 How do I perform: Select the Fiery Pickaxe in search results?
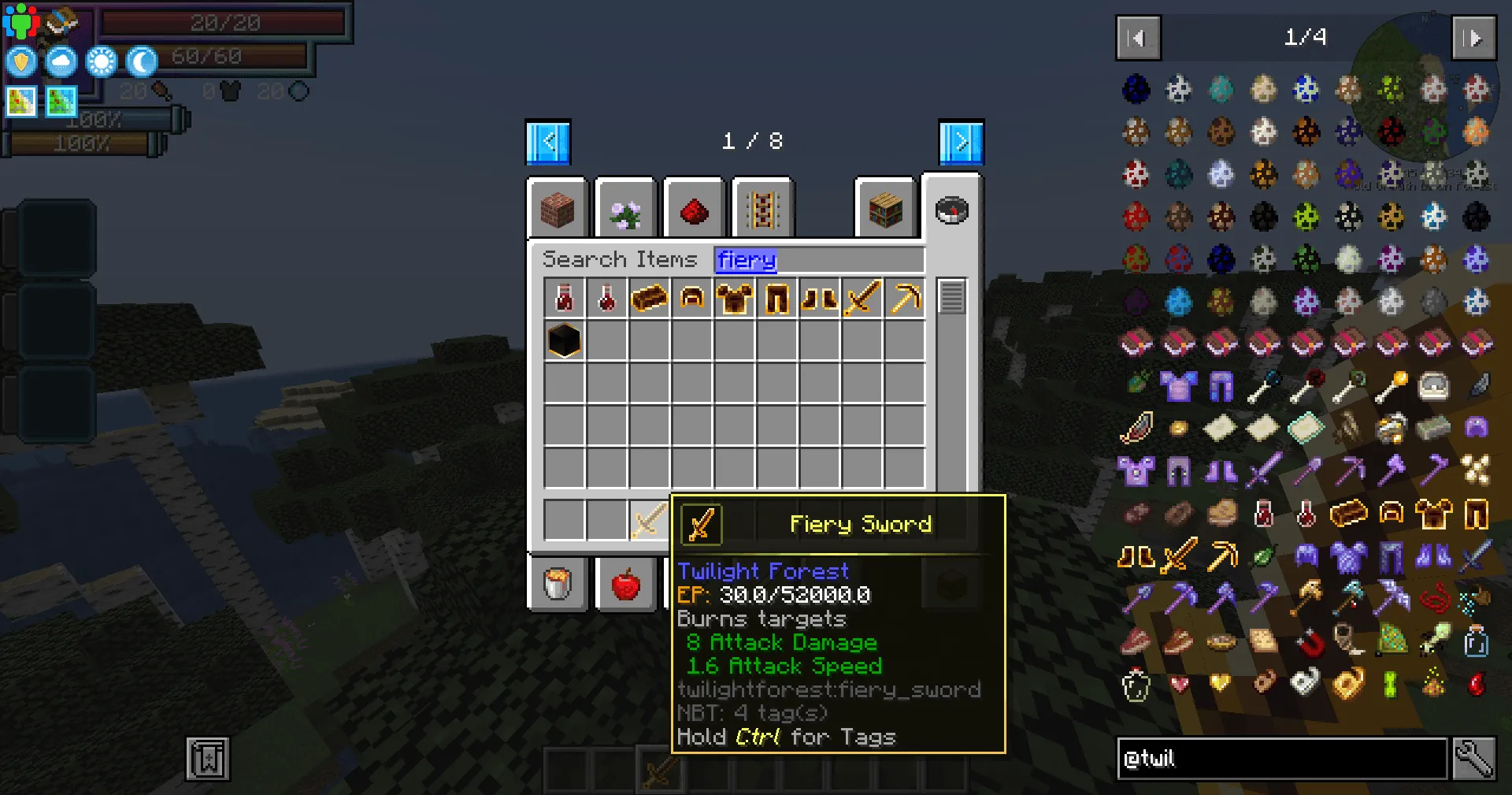(x=904, y=298)
